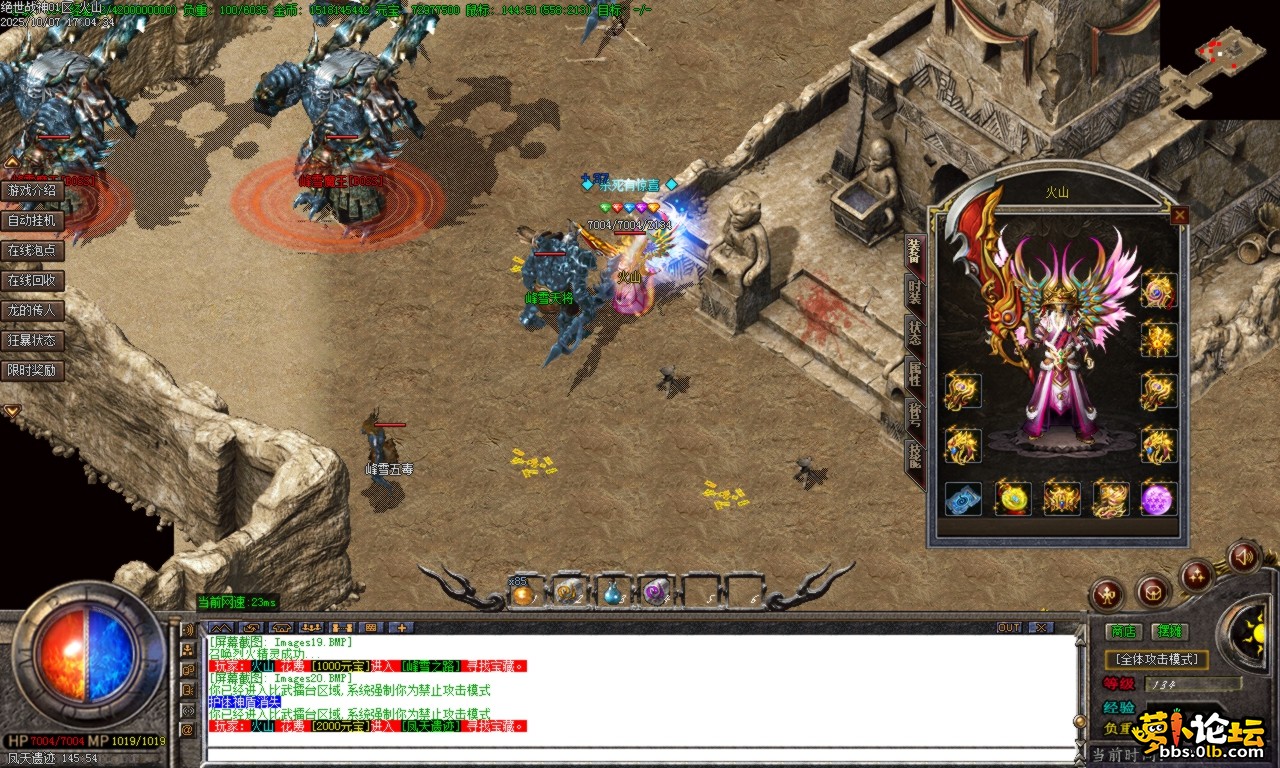The image size is (1280, 768).
Task: Enable 自动挂机 auto-battle
Action: click(x=34, y=220)
